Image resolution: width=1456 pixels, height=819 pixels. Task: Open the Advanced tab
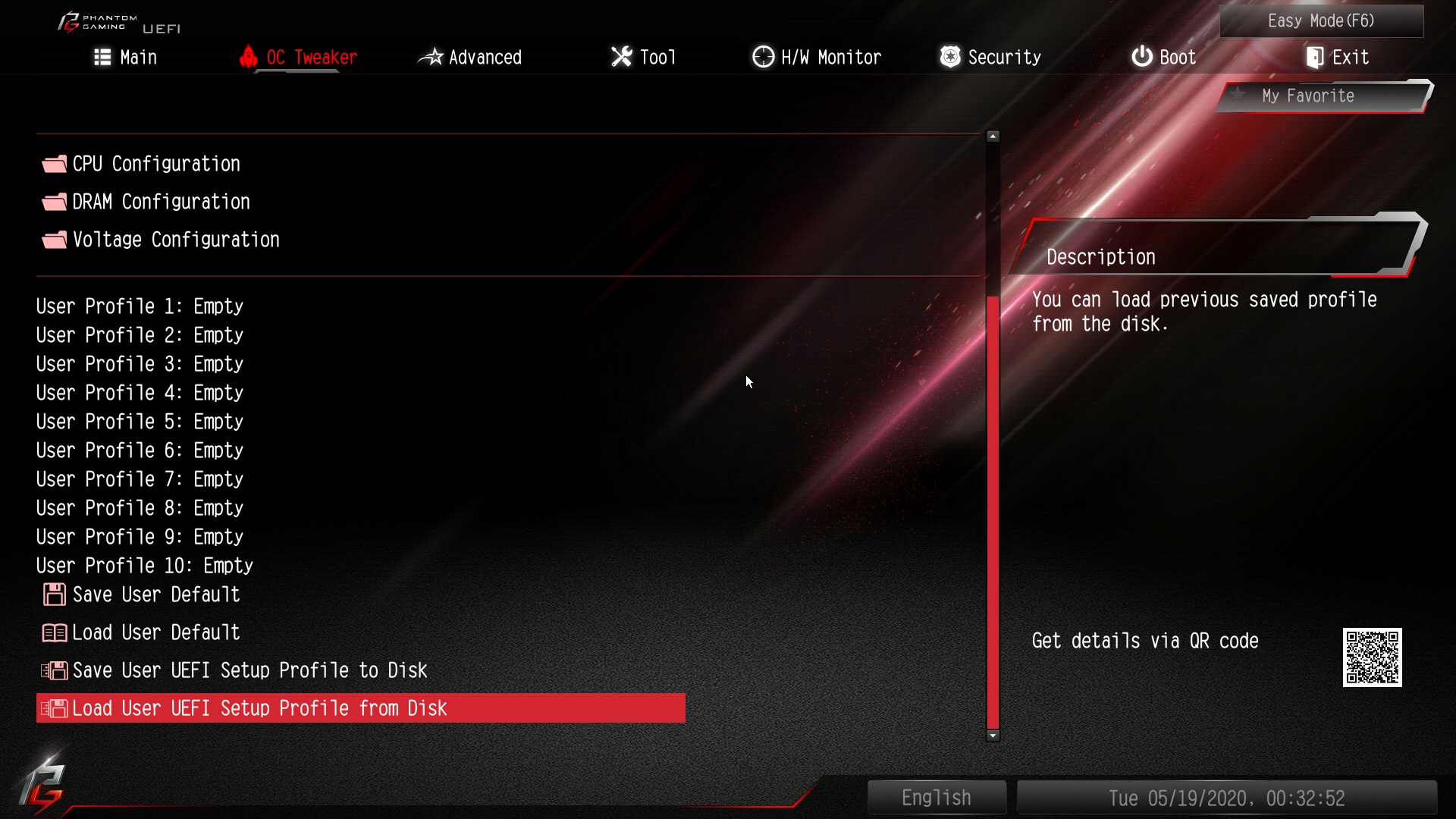tap(470, 58)
